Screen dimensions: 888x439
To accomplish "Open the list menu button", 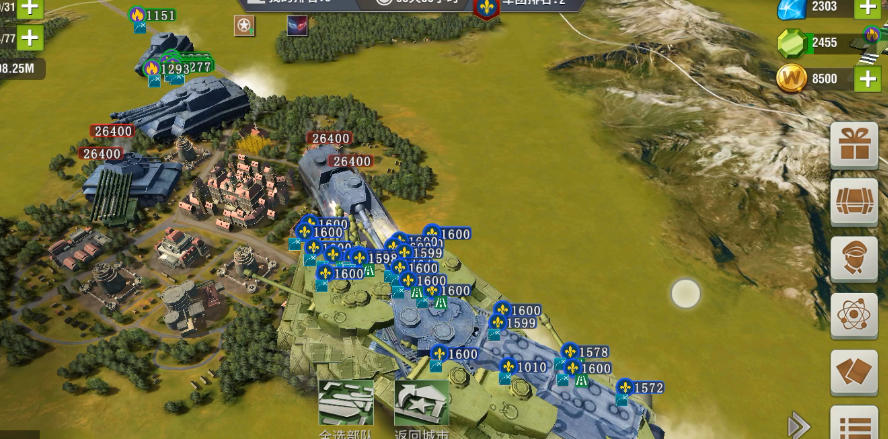I will (854, 424).
